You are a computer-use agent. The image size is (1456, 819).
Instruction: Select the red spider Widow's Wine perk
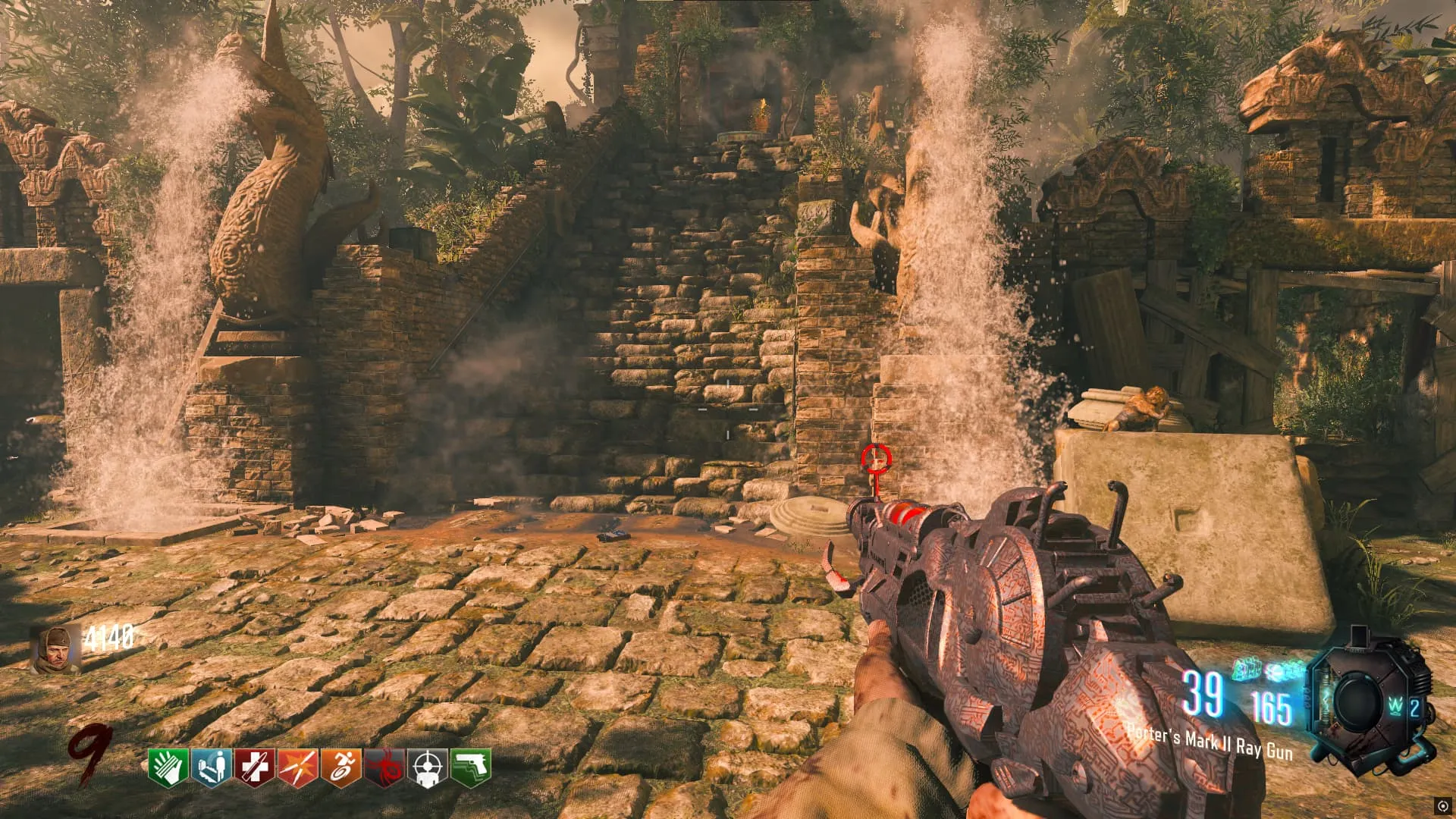384,767
